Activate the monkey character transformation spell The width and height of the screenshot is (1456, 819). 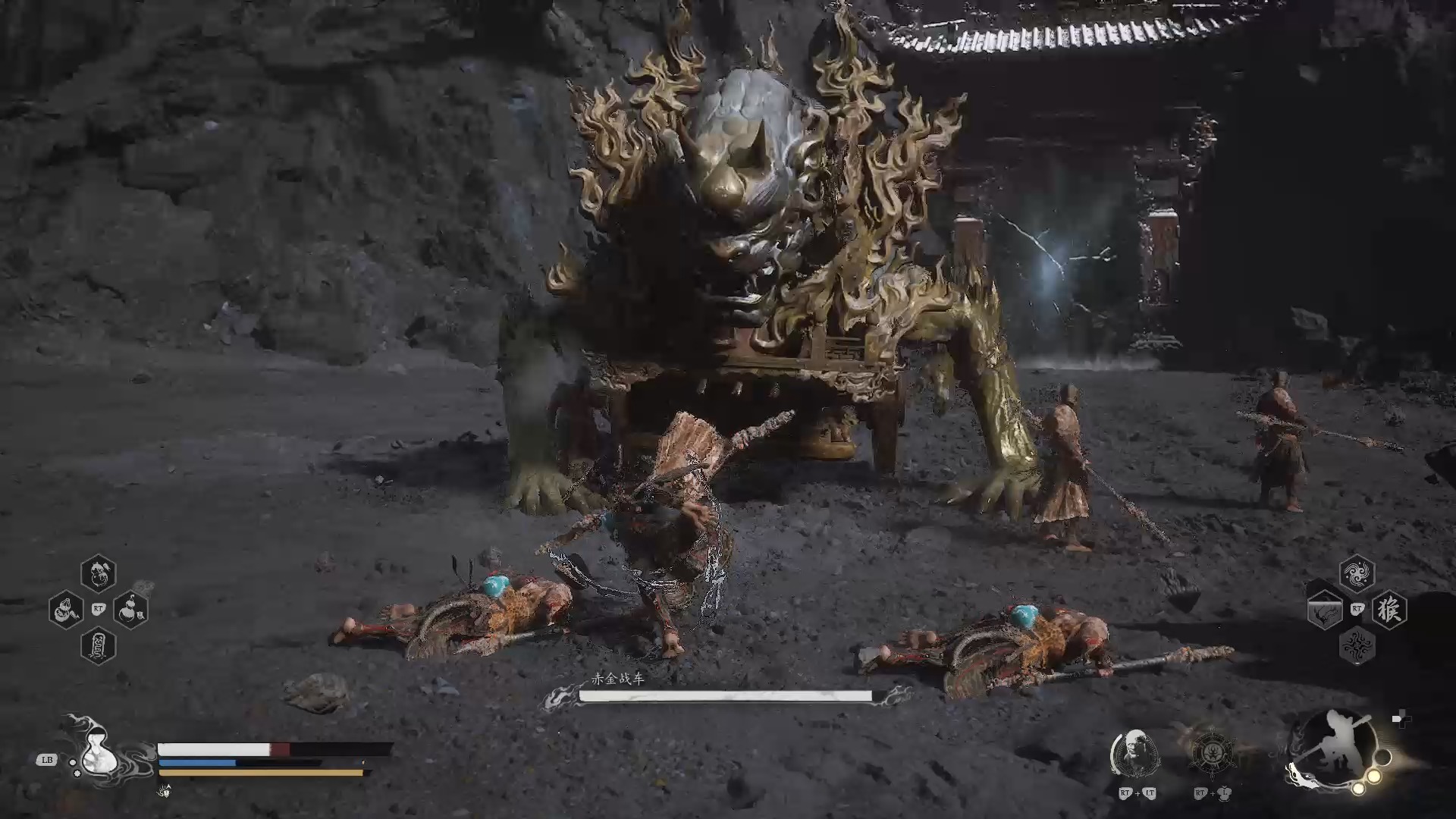[1389, 610]
